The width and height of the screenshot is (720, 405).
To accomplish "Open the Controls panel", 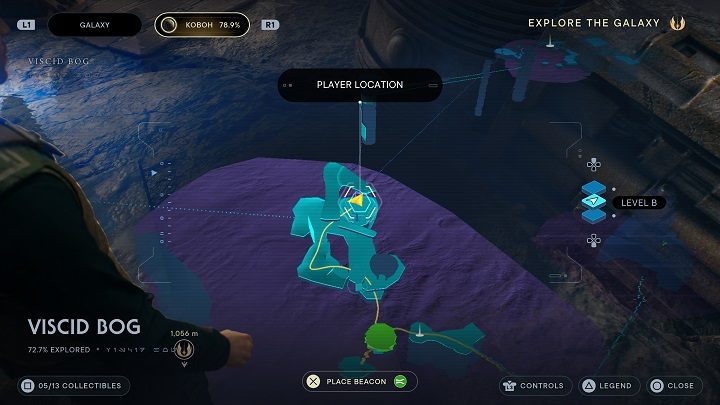I will [x=535, y=385].
